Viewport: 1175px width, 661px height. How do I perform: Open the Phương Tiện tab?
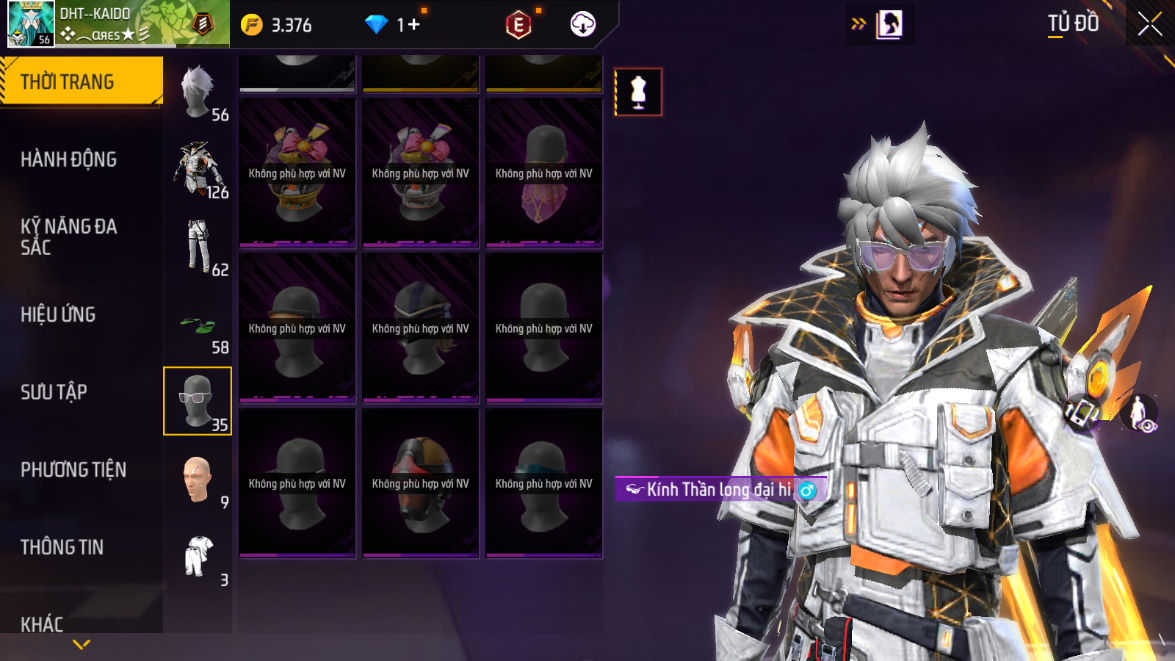[x=73, y=469]
